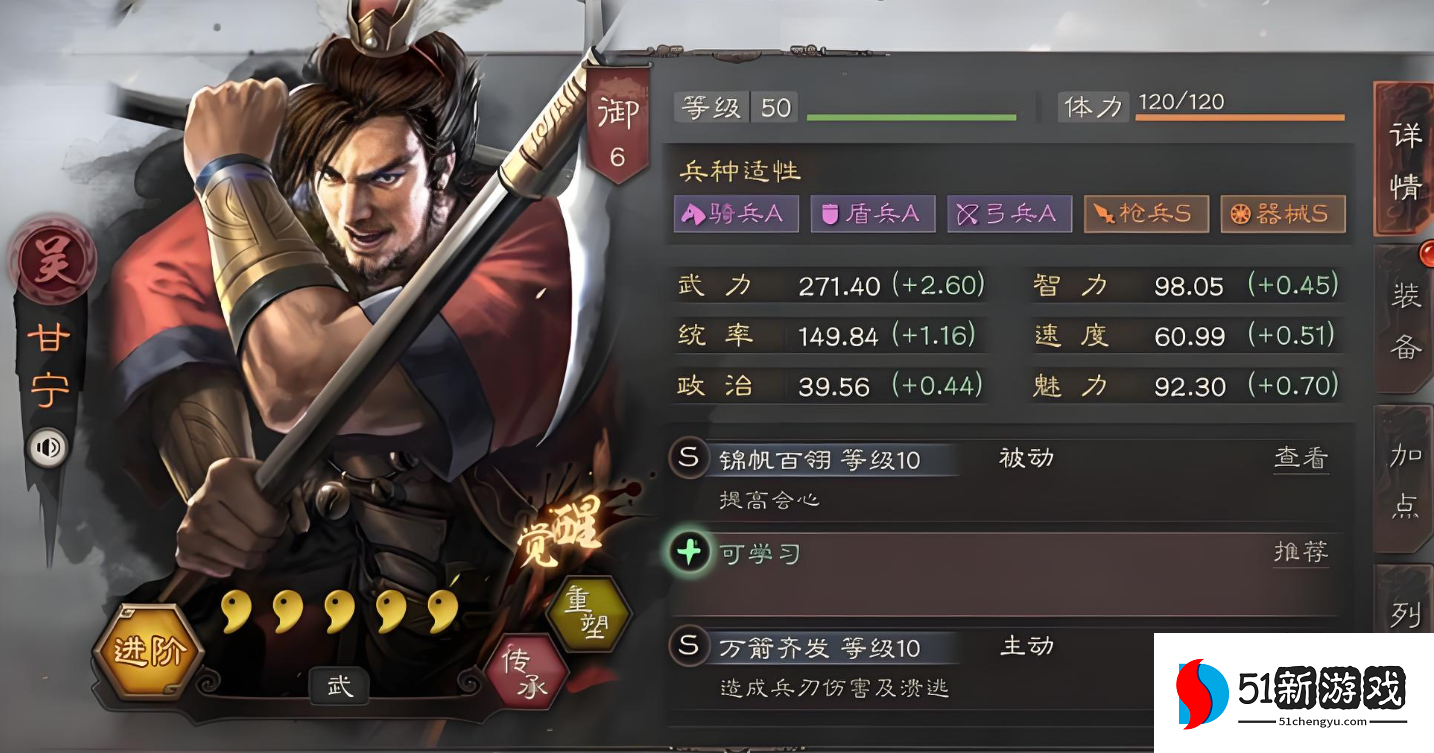This screenshot has height=753, width=1434.
Task: Click the green plus icon beside 可学习
Action: [x=688, y=552]
